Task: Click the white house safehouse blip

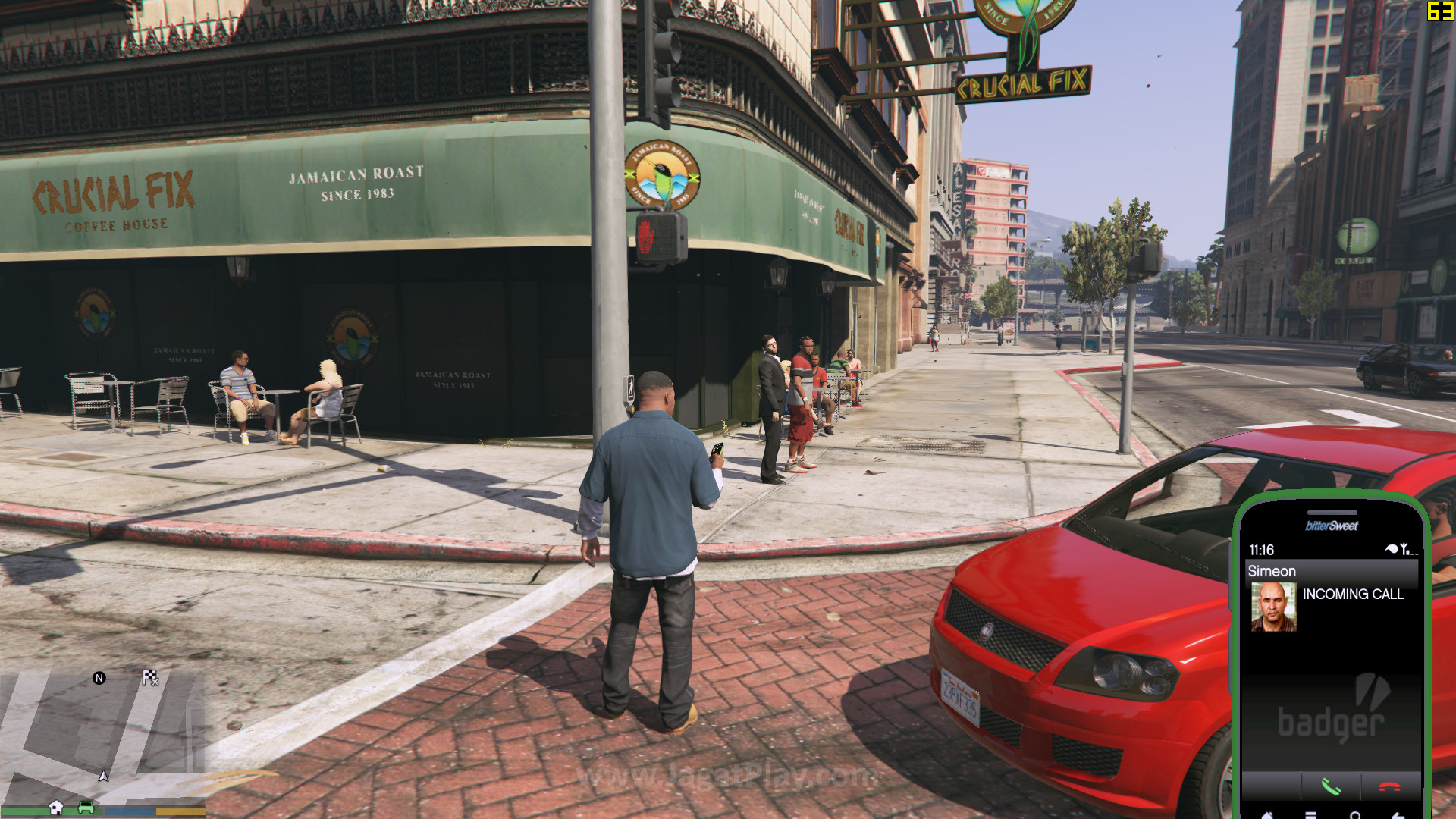Action: [x=56, y=807]
